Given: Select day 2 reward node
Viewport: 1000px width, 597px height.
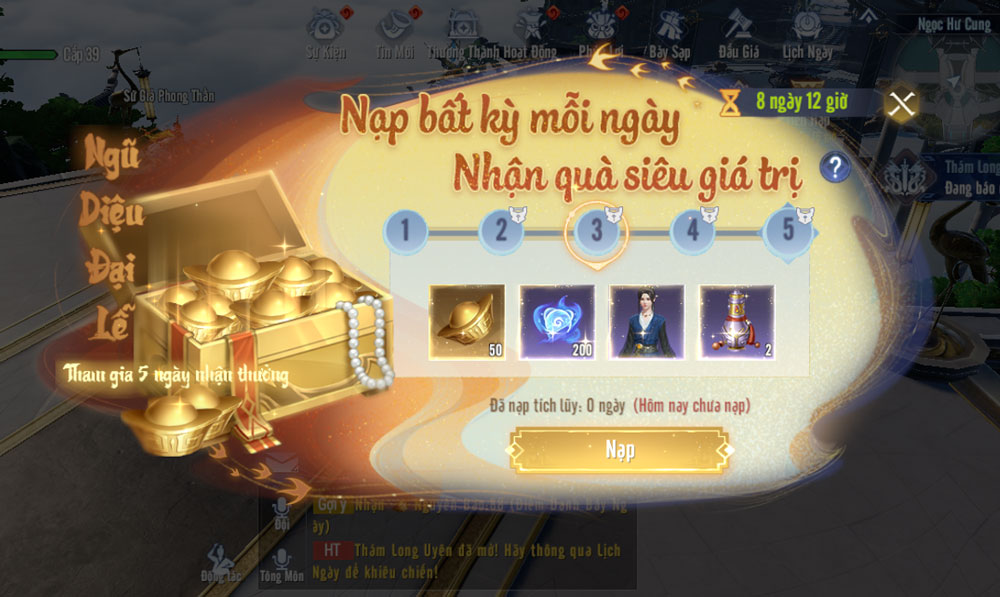Looking at the screenshot, I should (501, 231).
